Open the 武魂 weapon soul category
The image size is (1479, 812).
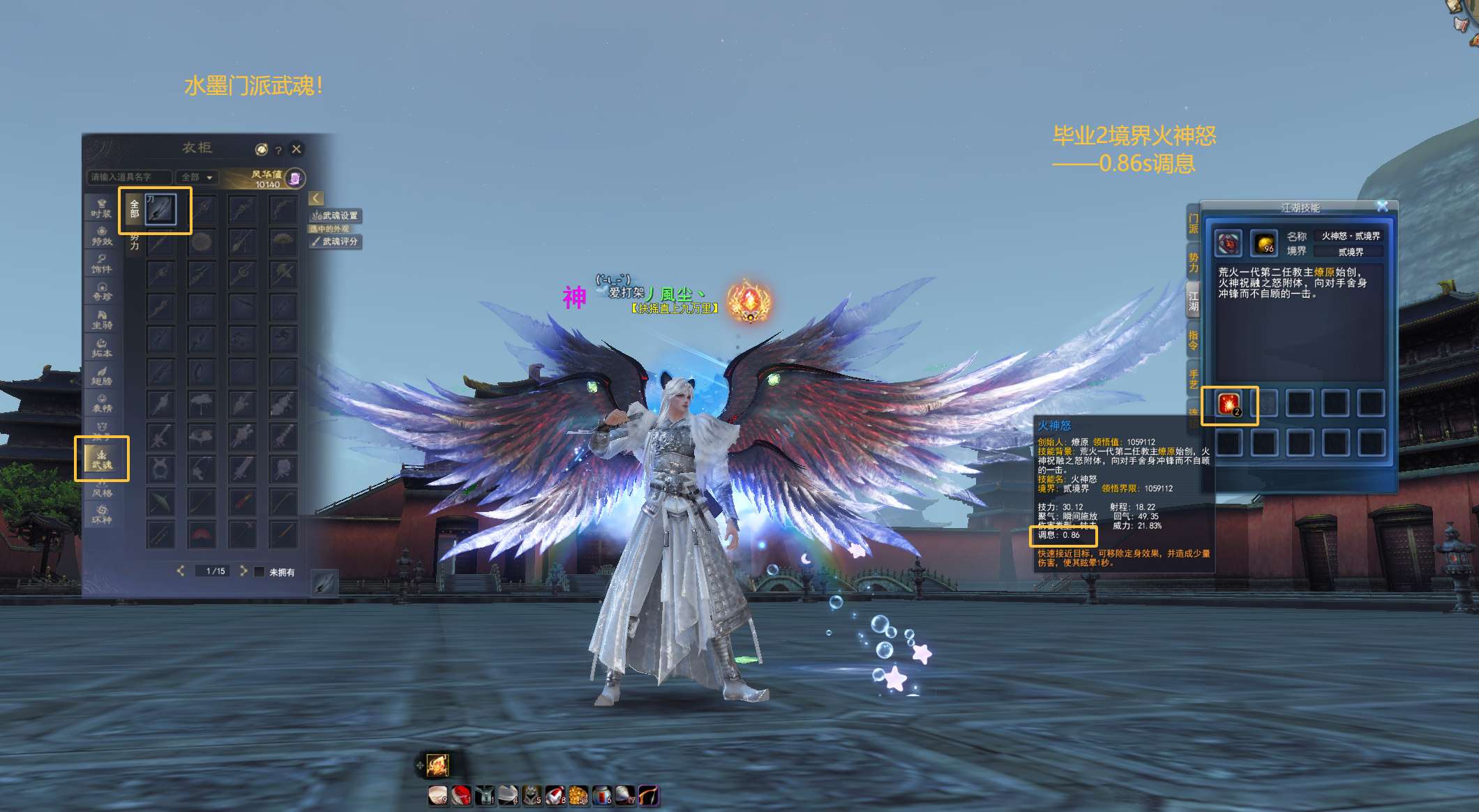(102, 458)
